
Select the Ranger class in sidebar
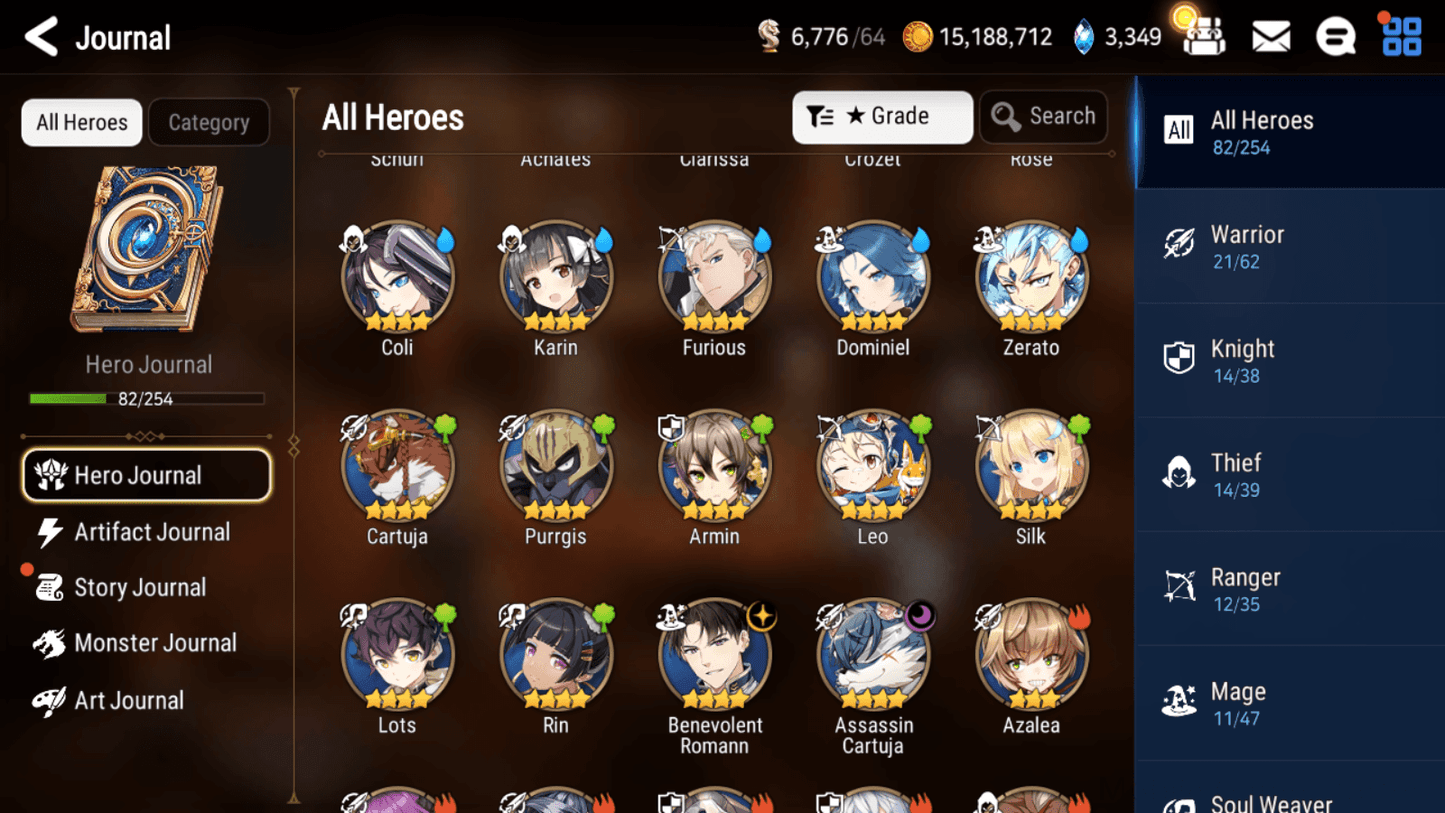1290,587
